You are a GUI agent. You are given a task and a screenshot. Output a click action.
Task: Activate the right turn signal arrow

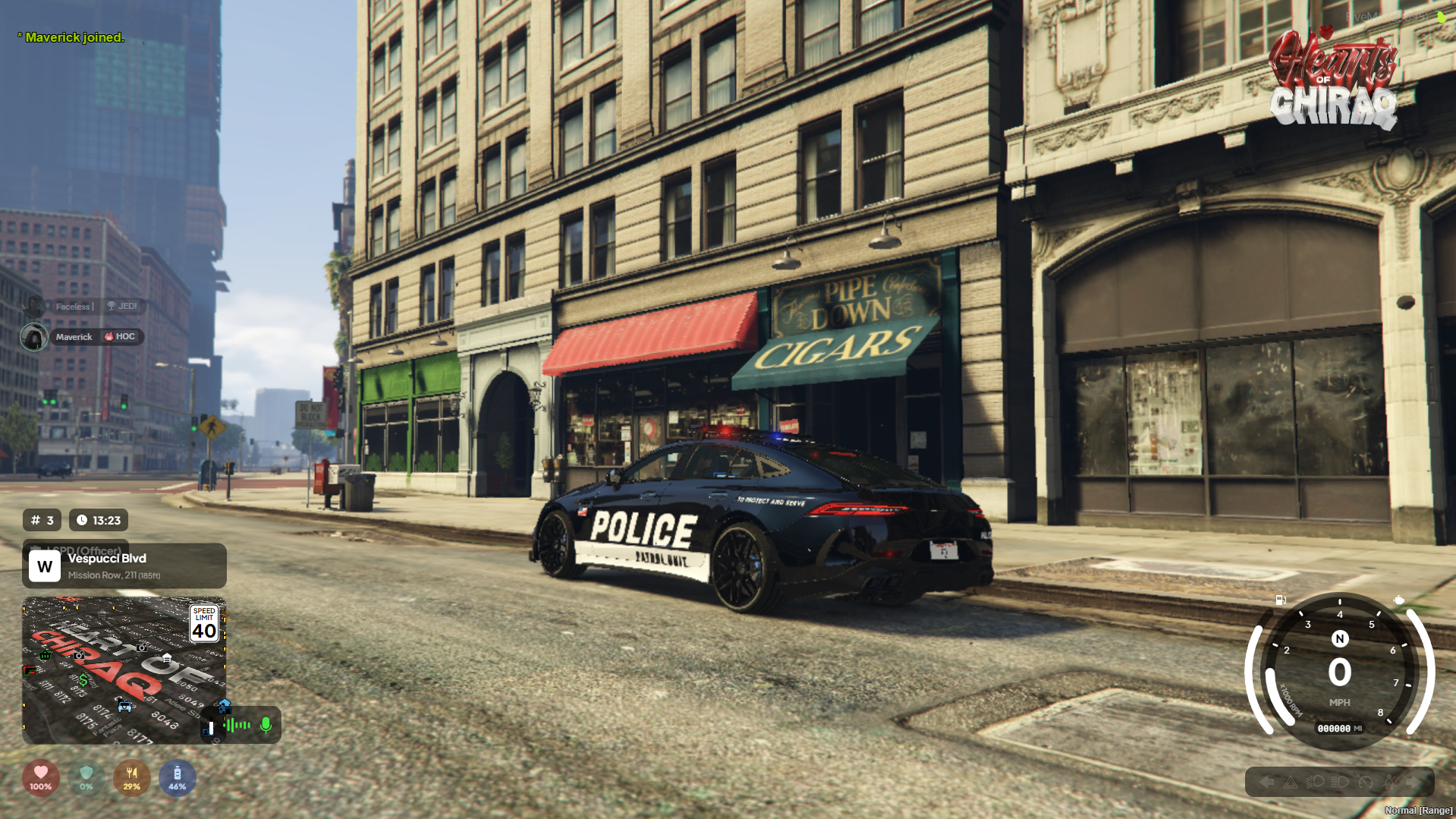coord(1413,782)
